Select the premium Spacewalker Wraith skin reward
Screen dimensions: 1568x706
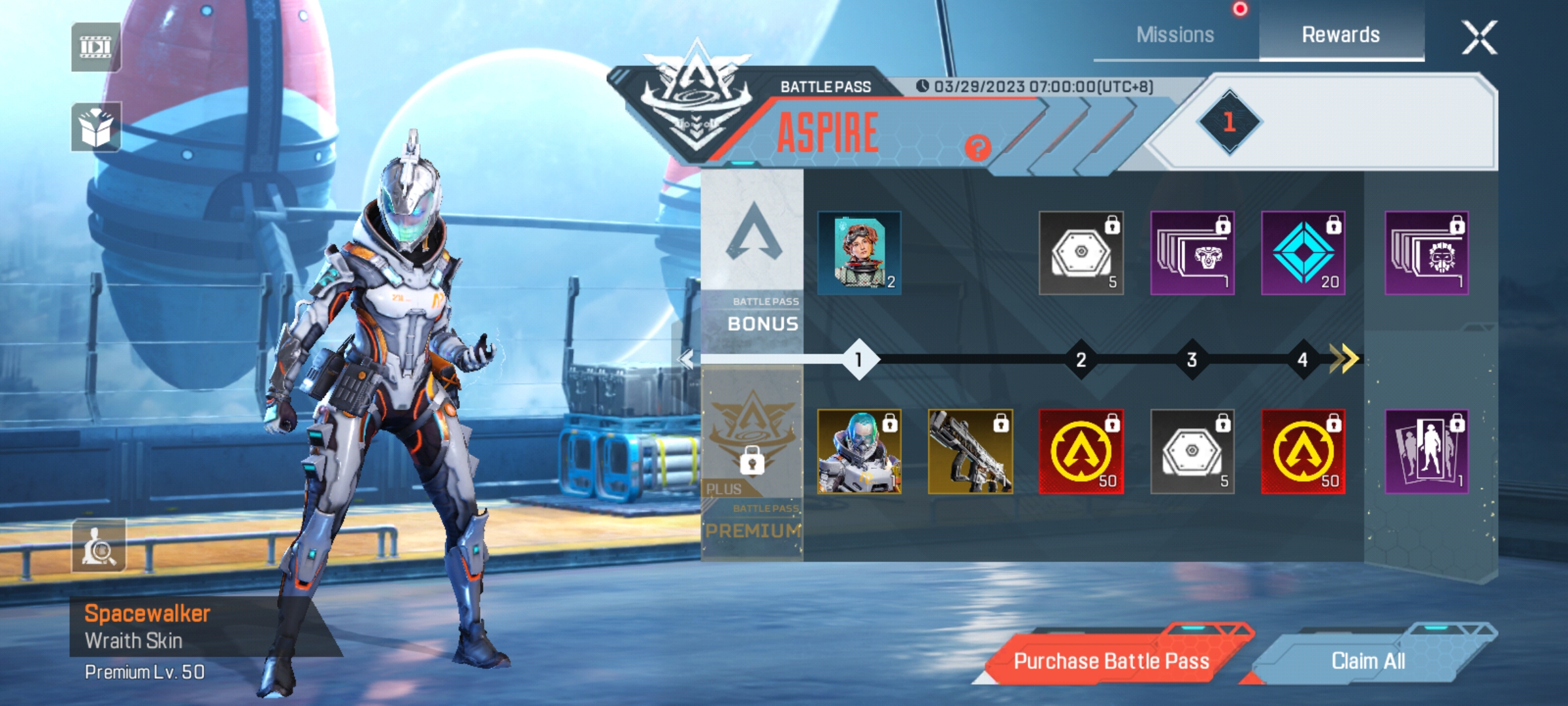pos(859,451)
